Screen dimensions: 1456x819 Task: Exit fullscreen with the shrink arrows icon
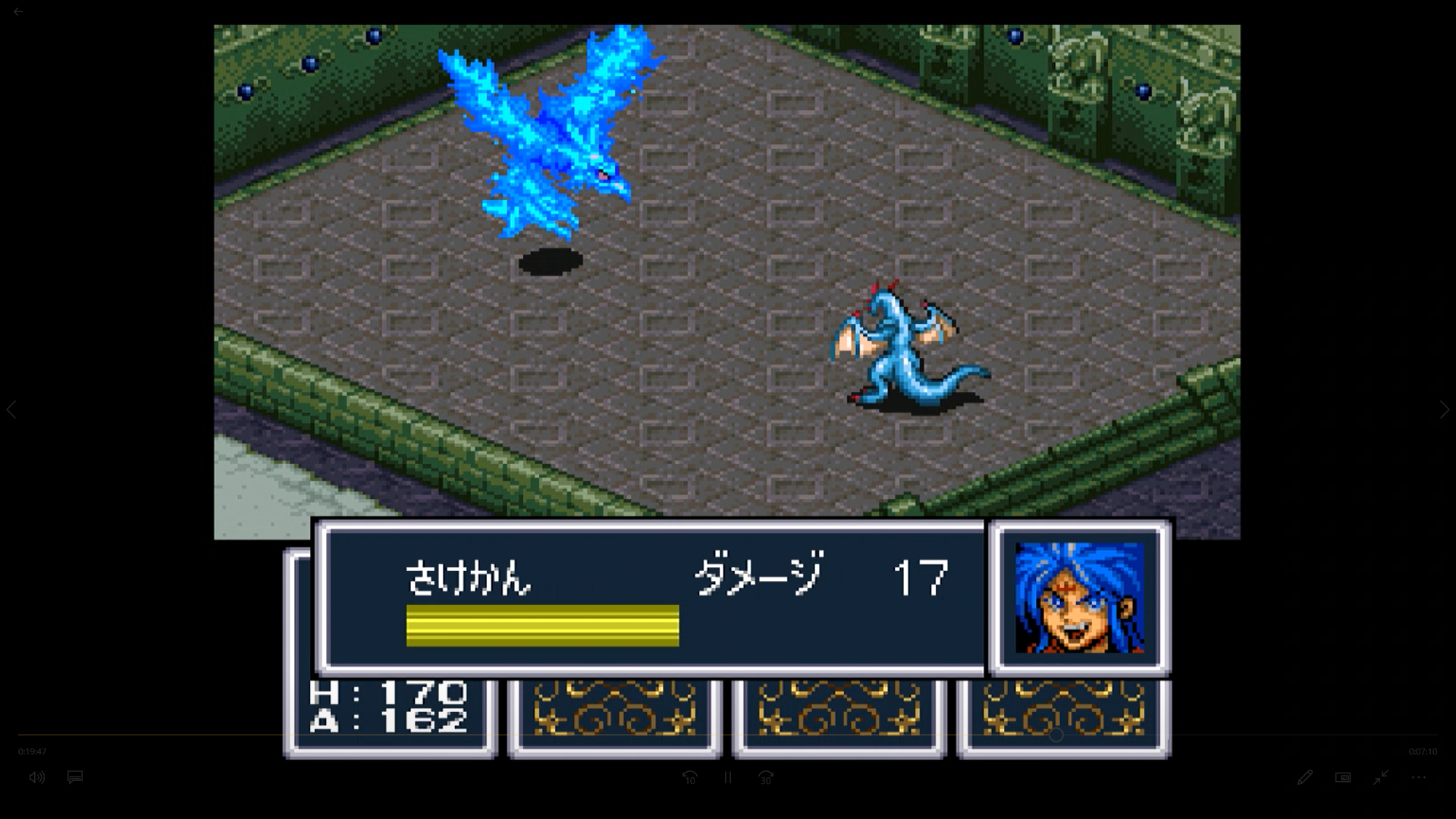tap(1380, 777)
